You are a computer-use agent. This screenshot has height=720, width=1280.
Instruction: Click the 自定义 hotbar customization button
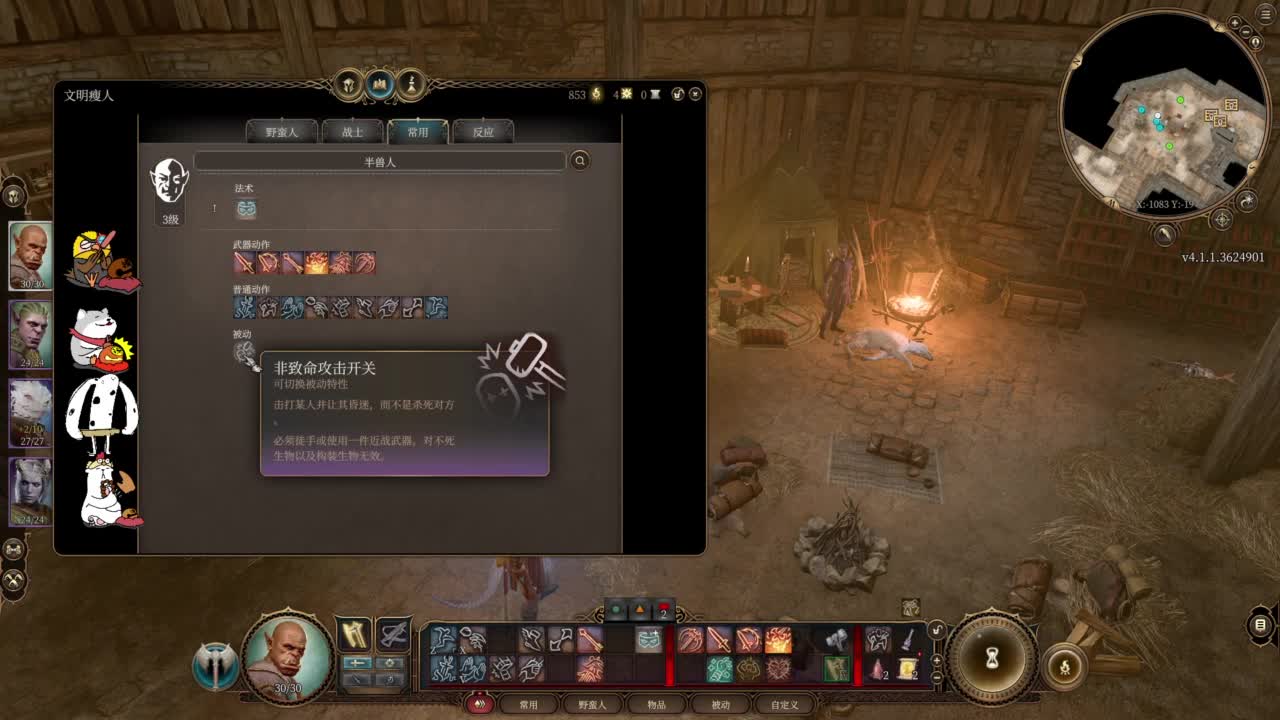pos(785,703)
